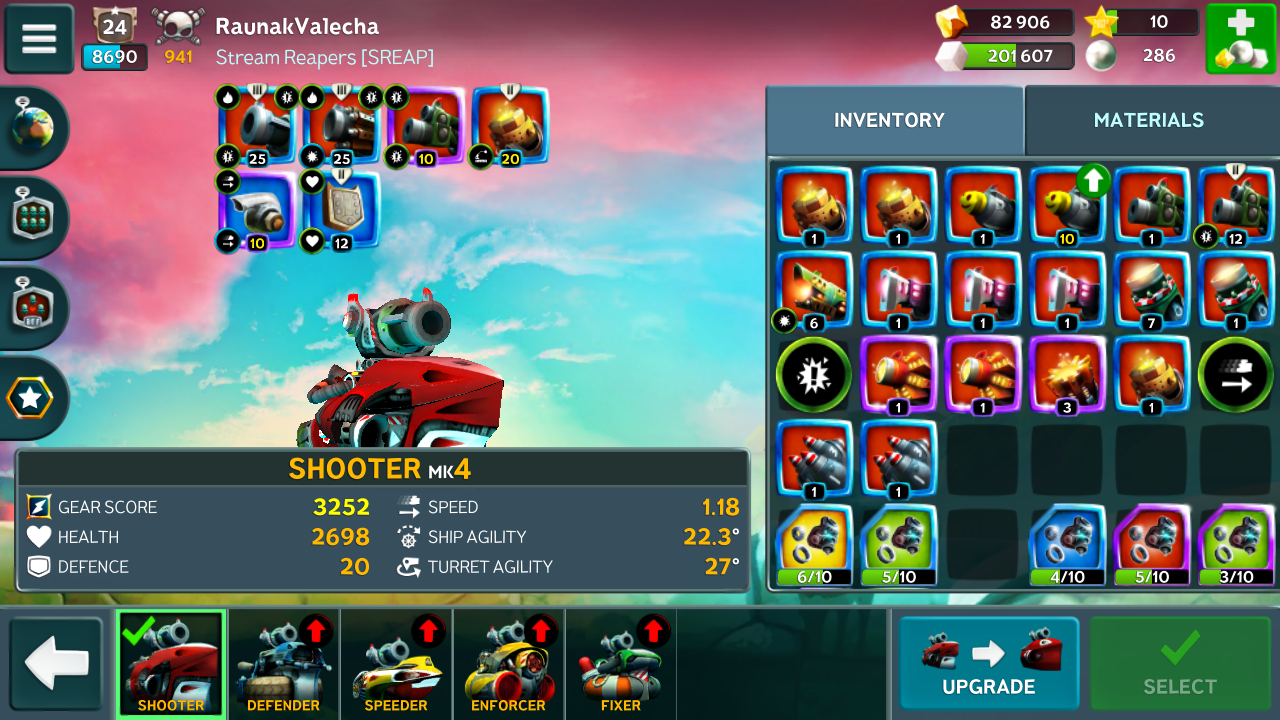Viewport: 1280px width, 720px height.
Task: Confirm with the Select button
Action: coord(1179,663)
